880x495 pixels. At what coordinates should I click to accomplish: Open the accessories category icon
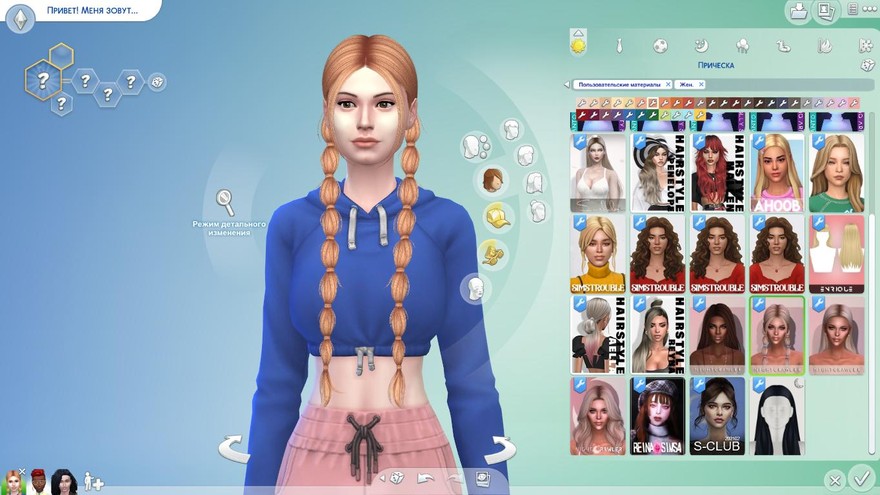click(x=492, y=252)
